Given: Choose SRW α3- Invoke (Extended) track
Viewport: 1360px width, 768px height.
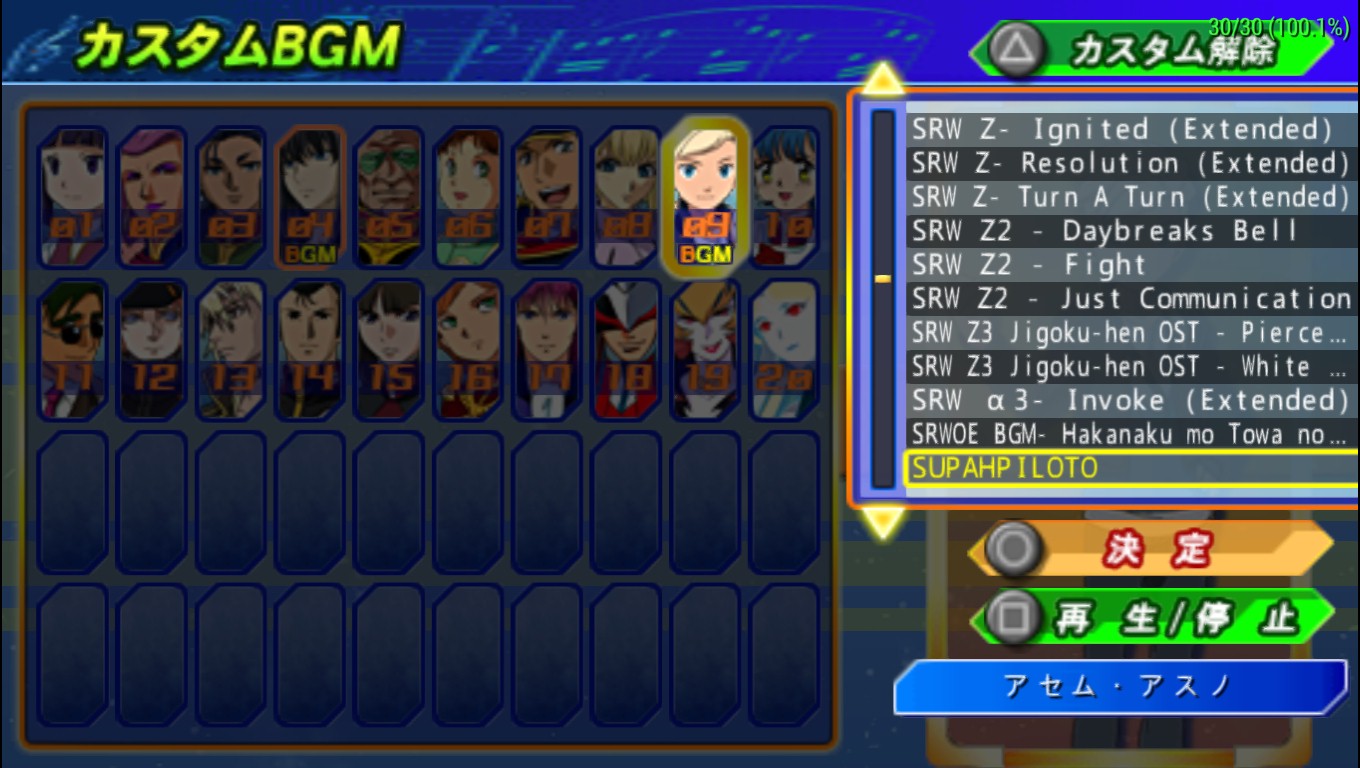Looking at the screenshot, I should pos(1130,401).
